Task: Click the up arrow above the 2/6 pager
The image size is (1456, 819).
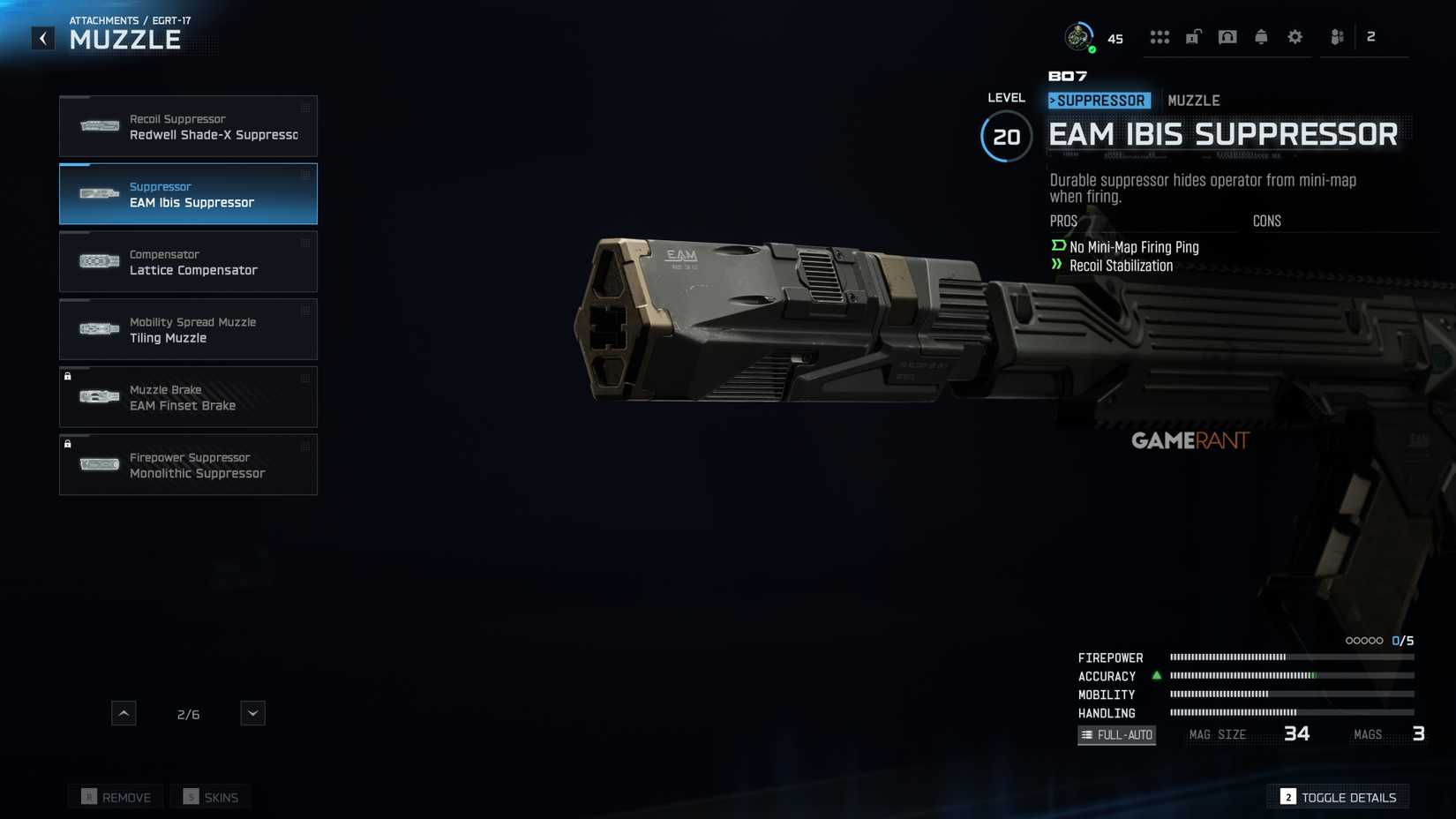Action: click(x=124, y=712)
